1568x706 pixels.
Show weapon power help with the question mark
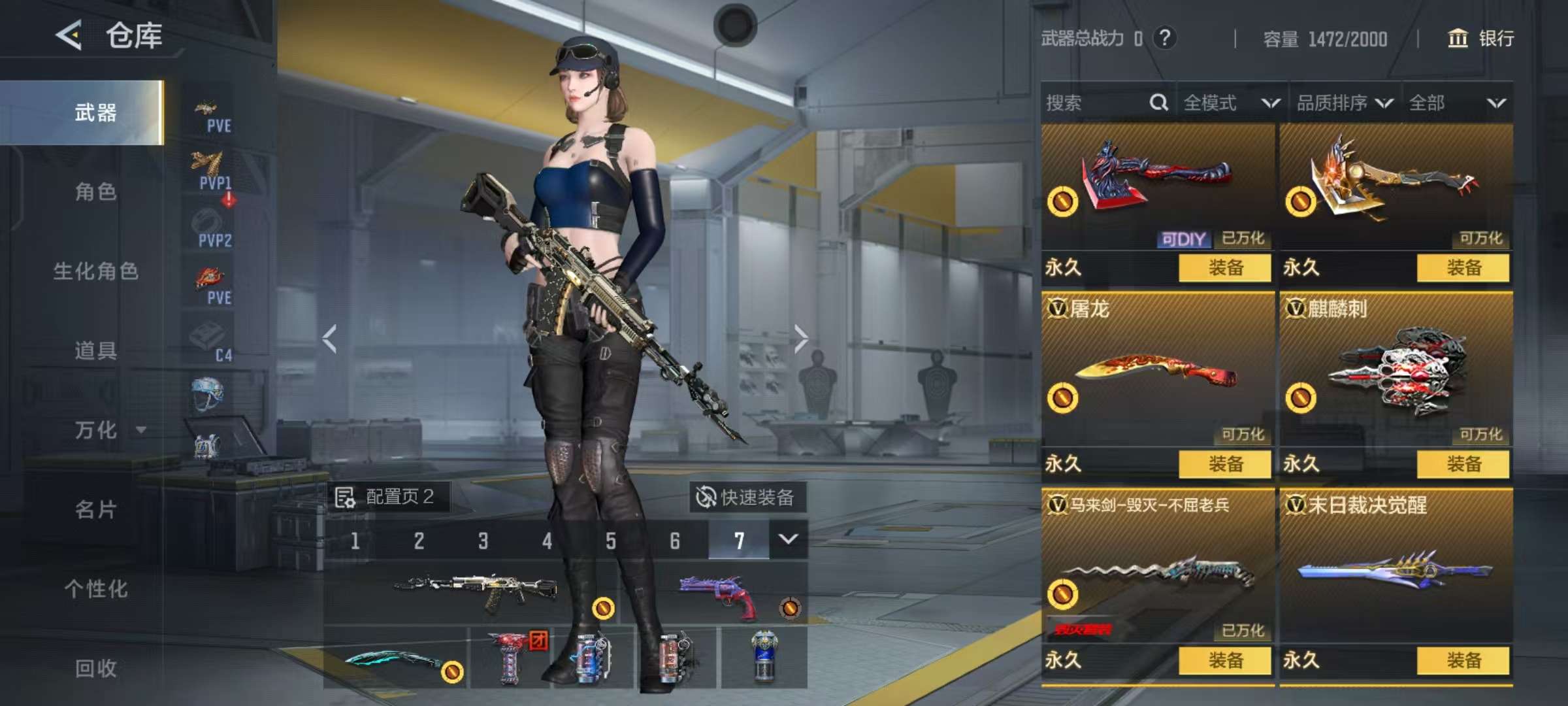pyautogui.click(x=1164, y=38)
